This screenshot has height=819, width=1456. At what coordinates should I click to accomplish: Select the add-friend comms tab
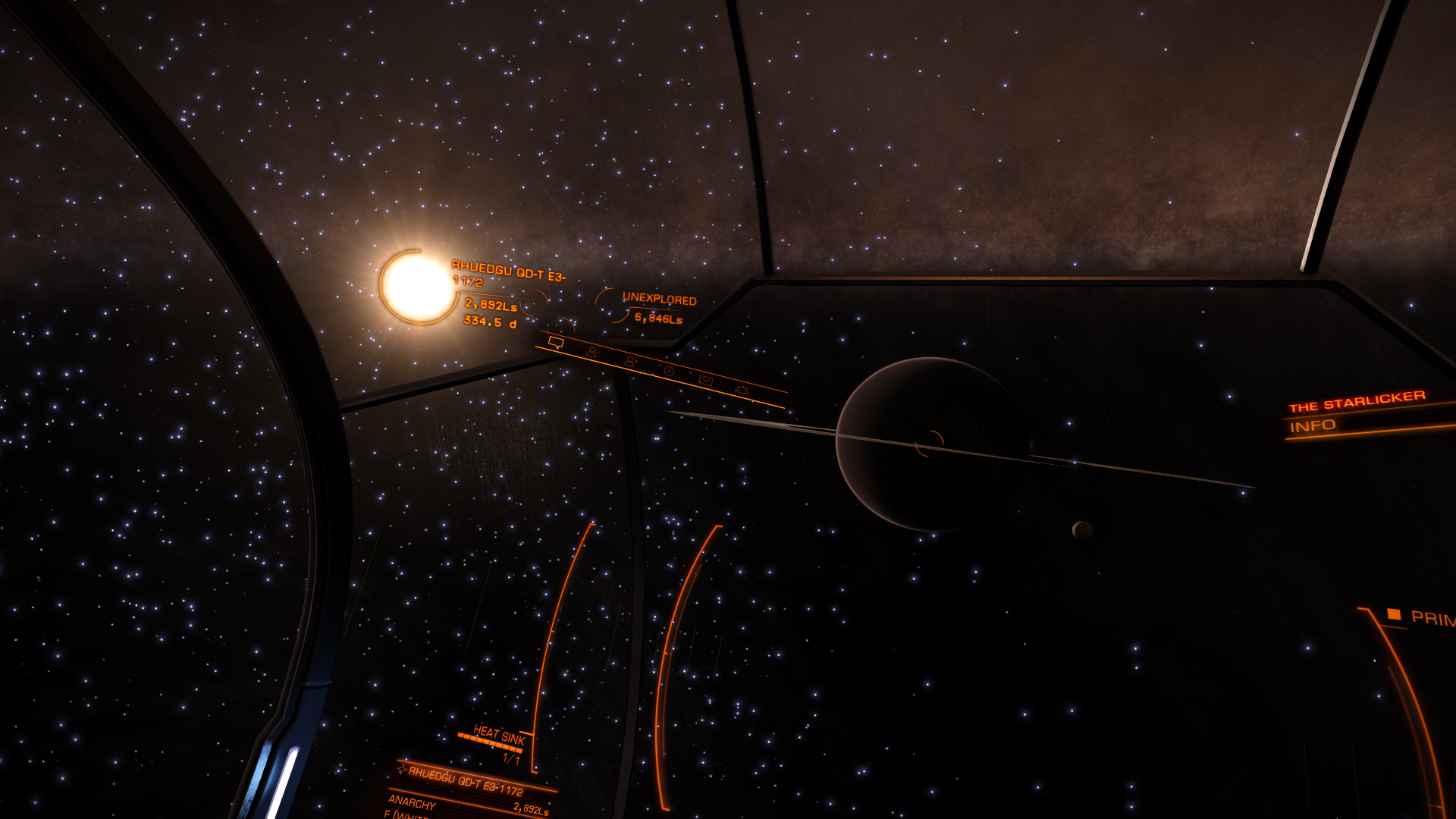(x=630, y=362)
